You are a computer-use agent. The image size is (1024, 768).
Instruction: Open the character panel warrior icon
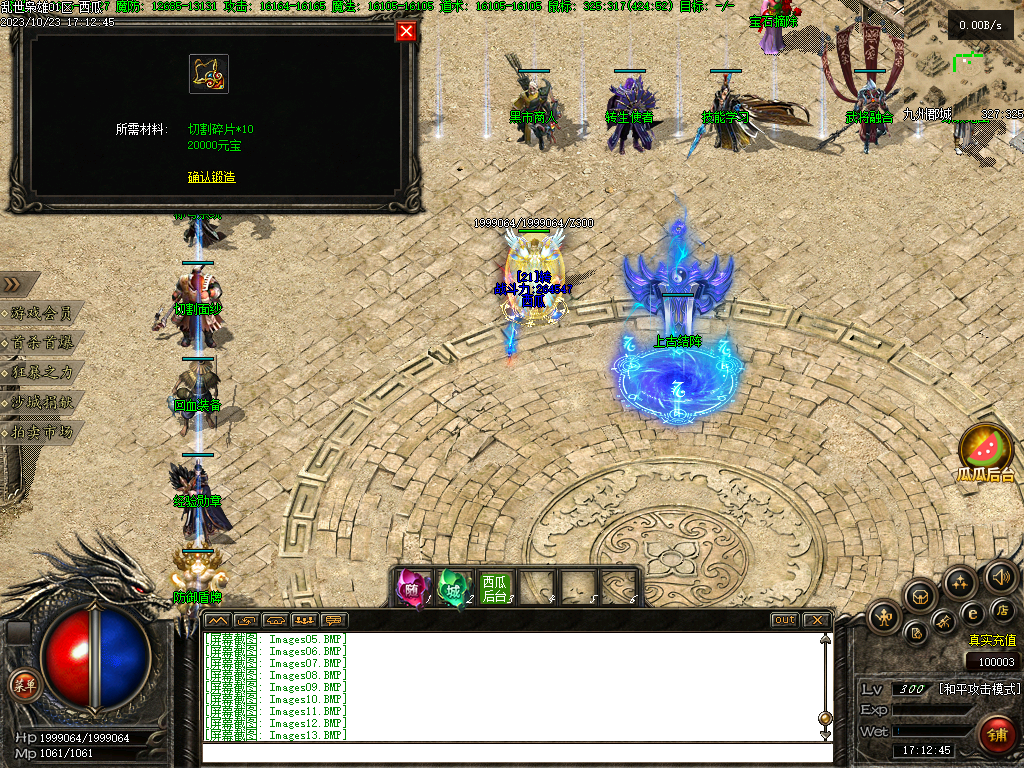[x=884, y=616]
